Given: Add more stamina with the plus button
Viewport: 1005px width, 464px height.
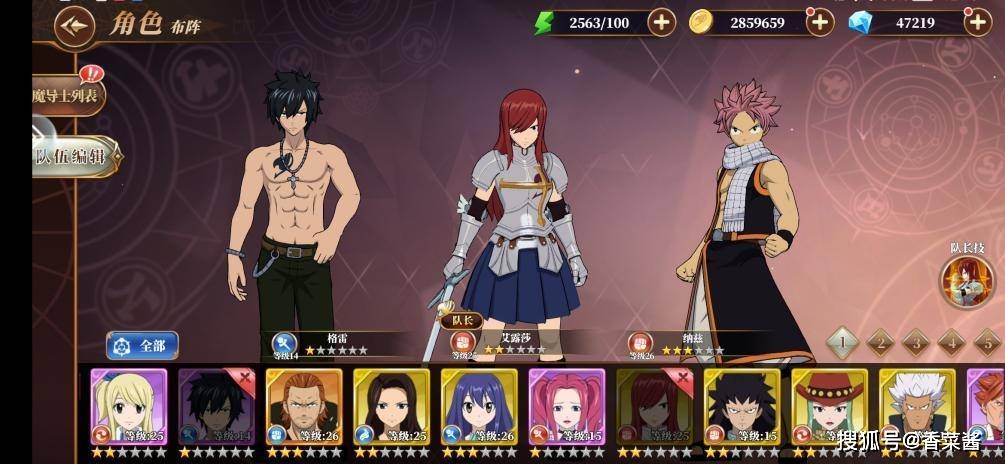Looking at the screenshot, I should click(x=661, y=22).
